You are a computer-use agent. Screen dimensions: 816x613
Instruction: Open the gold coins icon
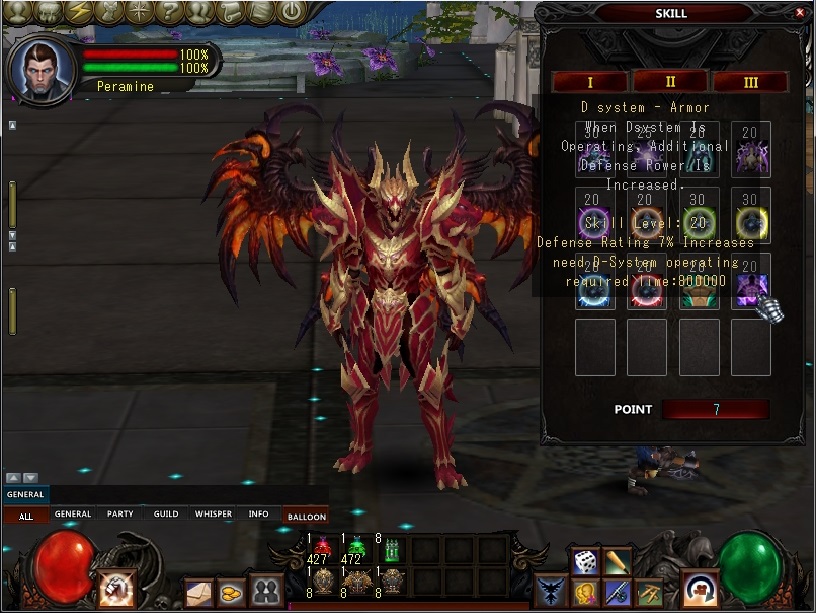click(x=232, y=591)
